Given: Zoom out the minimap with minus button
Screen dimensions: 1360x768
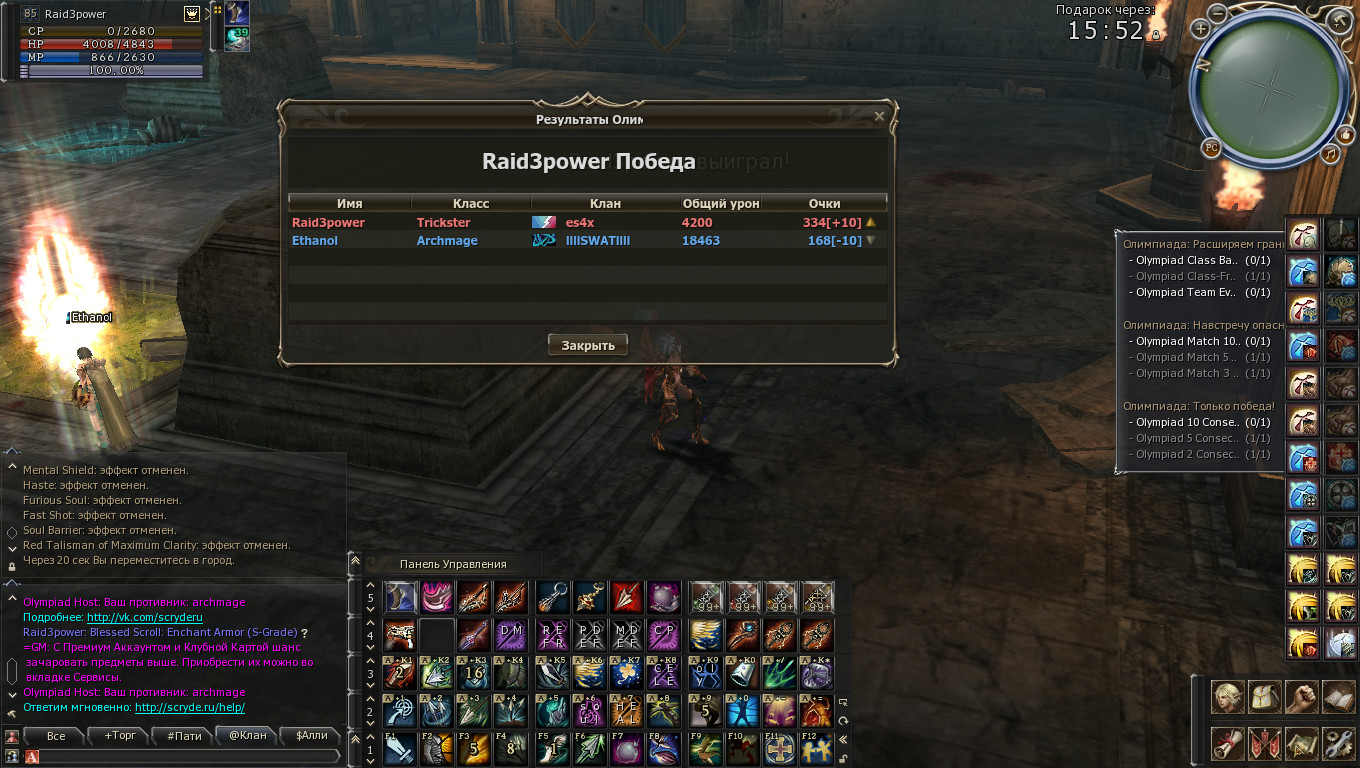Looking at the screenshot, I should 1217,13.
